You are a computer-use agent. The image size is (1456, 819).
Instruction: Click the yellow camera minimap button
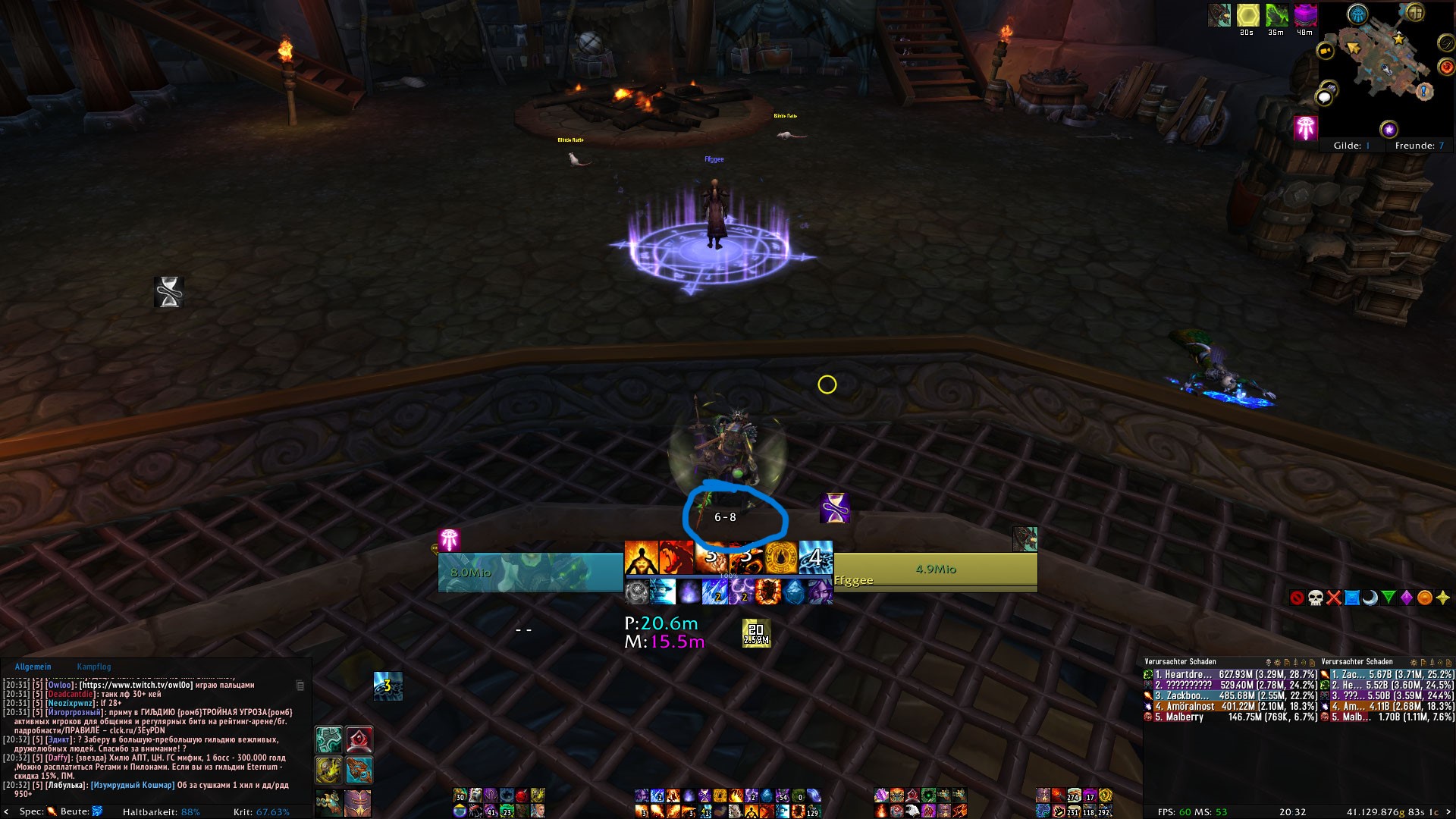pyautogui.click(x=1326, y=51)
